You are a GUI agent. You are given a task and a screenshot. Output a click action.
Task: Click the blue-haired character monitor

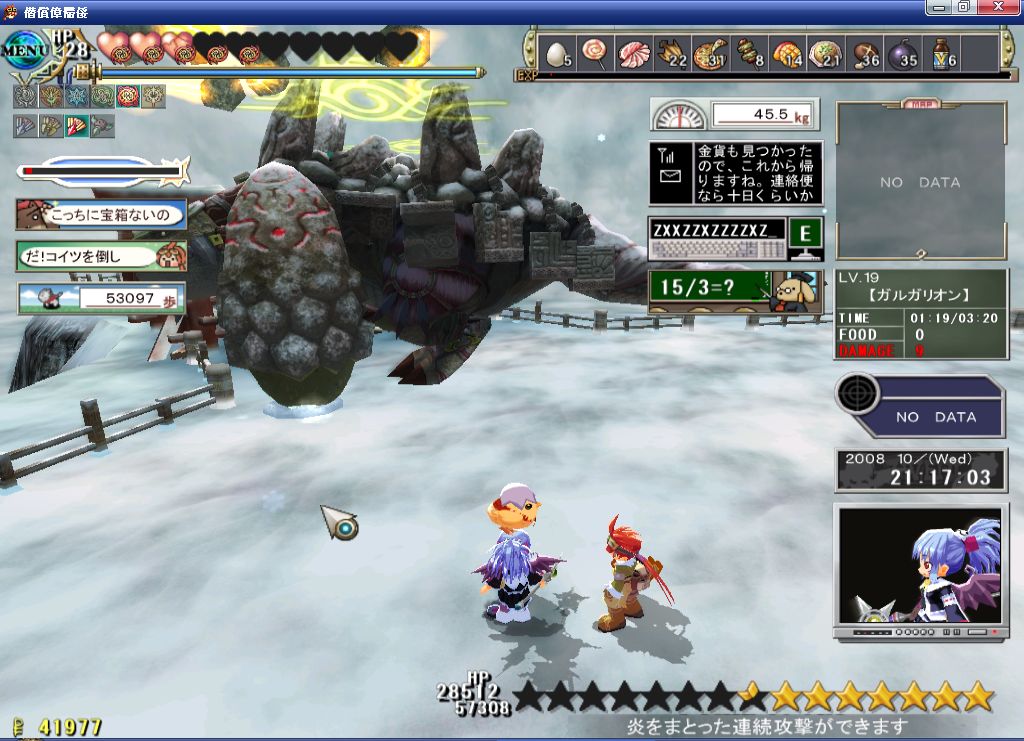tap(920, 568)
